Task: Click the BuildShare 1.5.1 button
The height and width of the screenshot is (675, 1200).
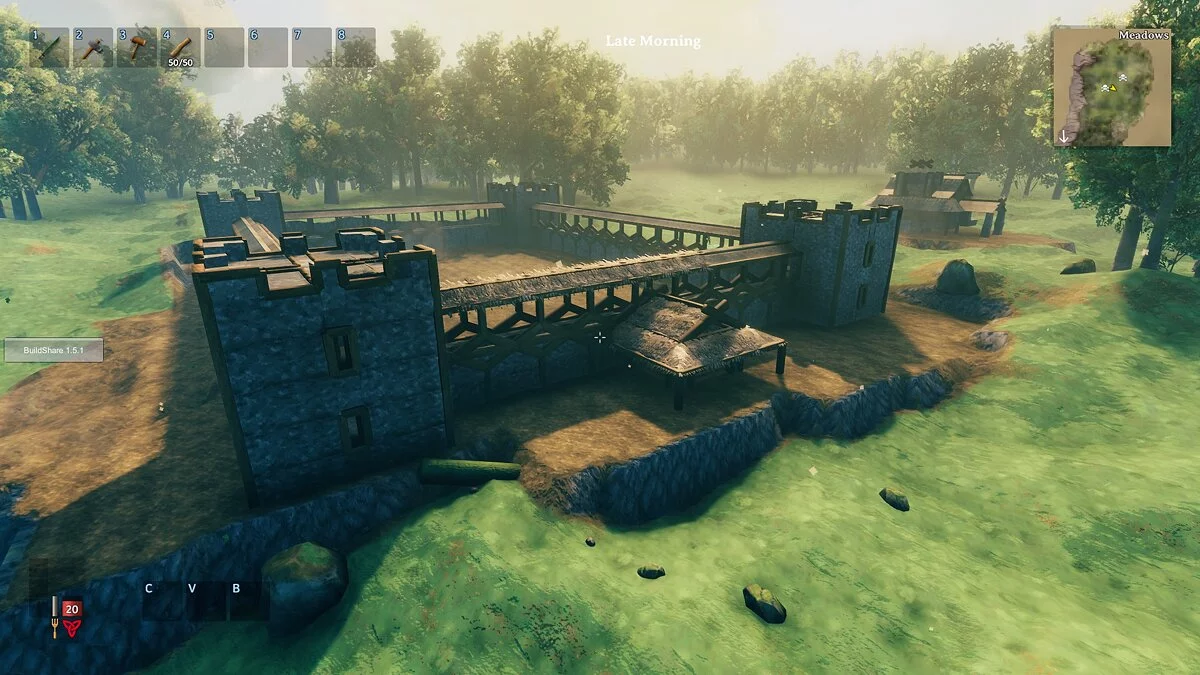Action: [x=54, y=350]
